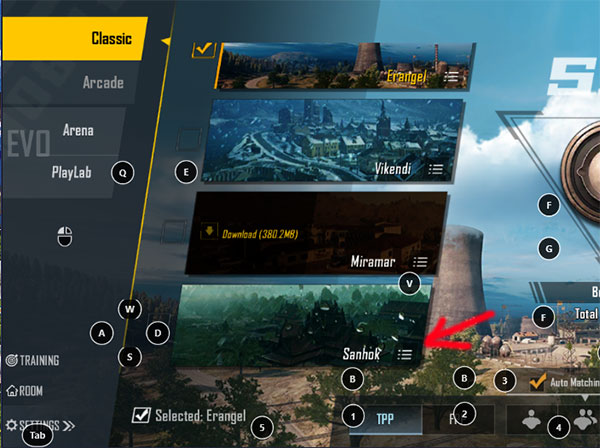Switch to TPP perspective
The height and width of the screenshot is (448, 600).
click(385, 418)
